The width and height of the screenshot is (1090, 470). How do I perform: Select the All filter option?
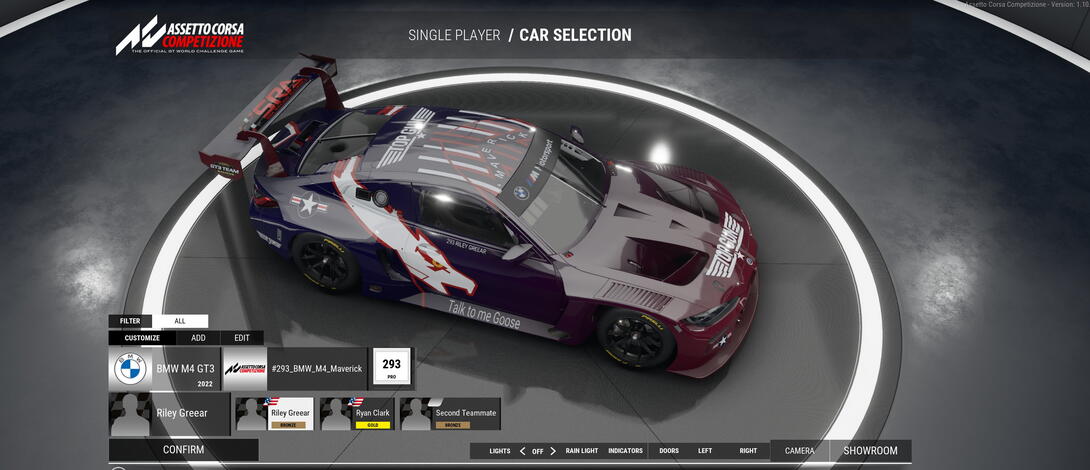pyautogui.click(x=180, y=321)
